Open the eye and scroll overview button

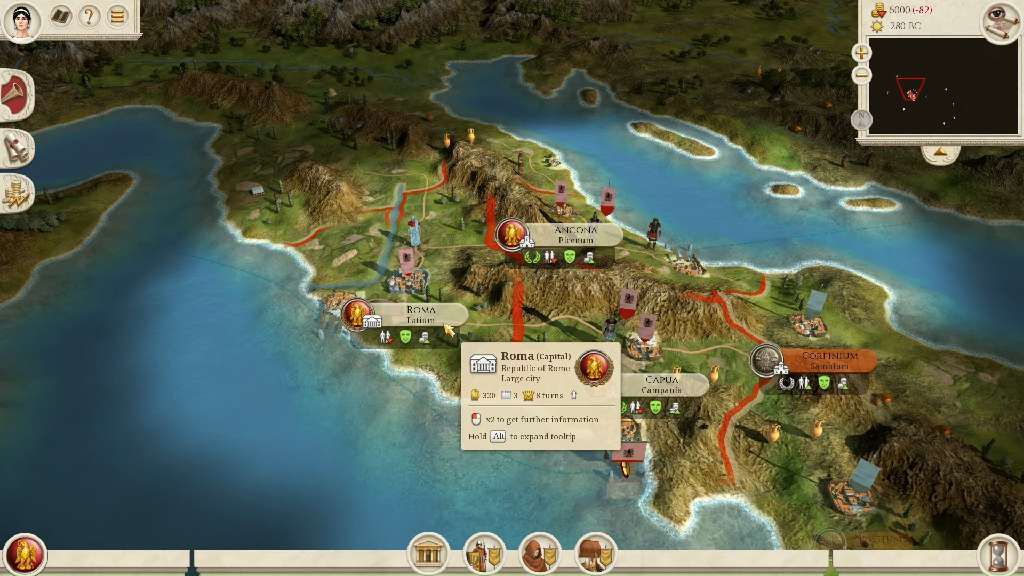[x=996, y=20]
